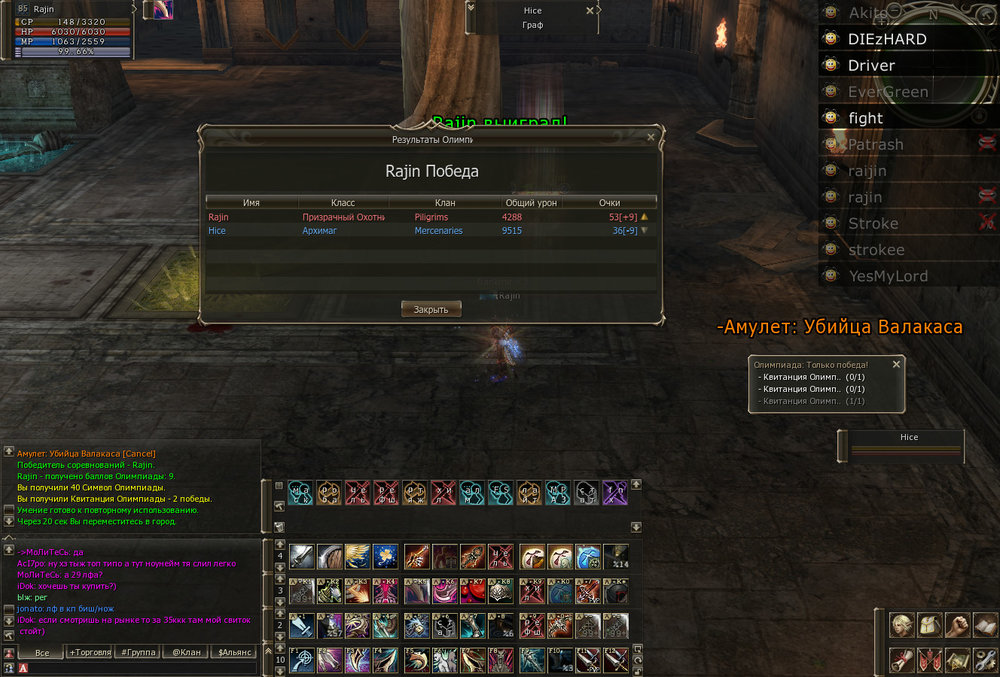This screenshot has height=677, width=1000.
Task: Switch chat to the Все tab
Action: click(x=41, y=652)
